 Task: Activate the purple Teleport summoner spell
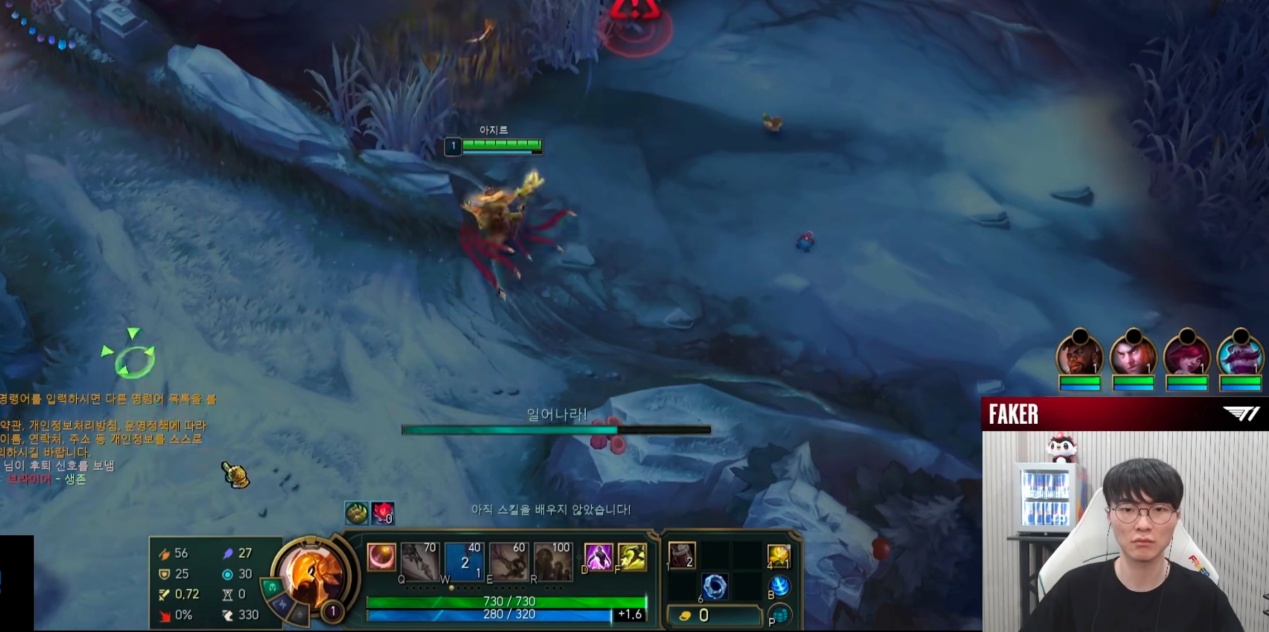pos(599,557)
